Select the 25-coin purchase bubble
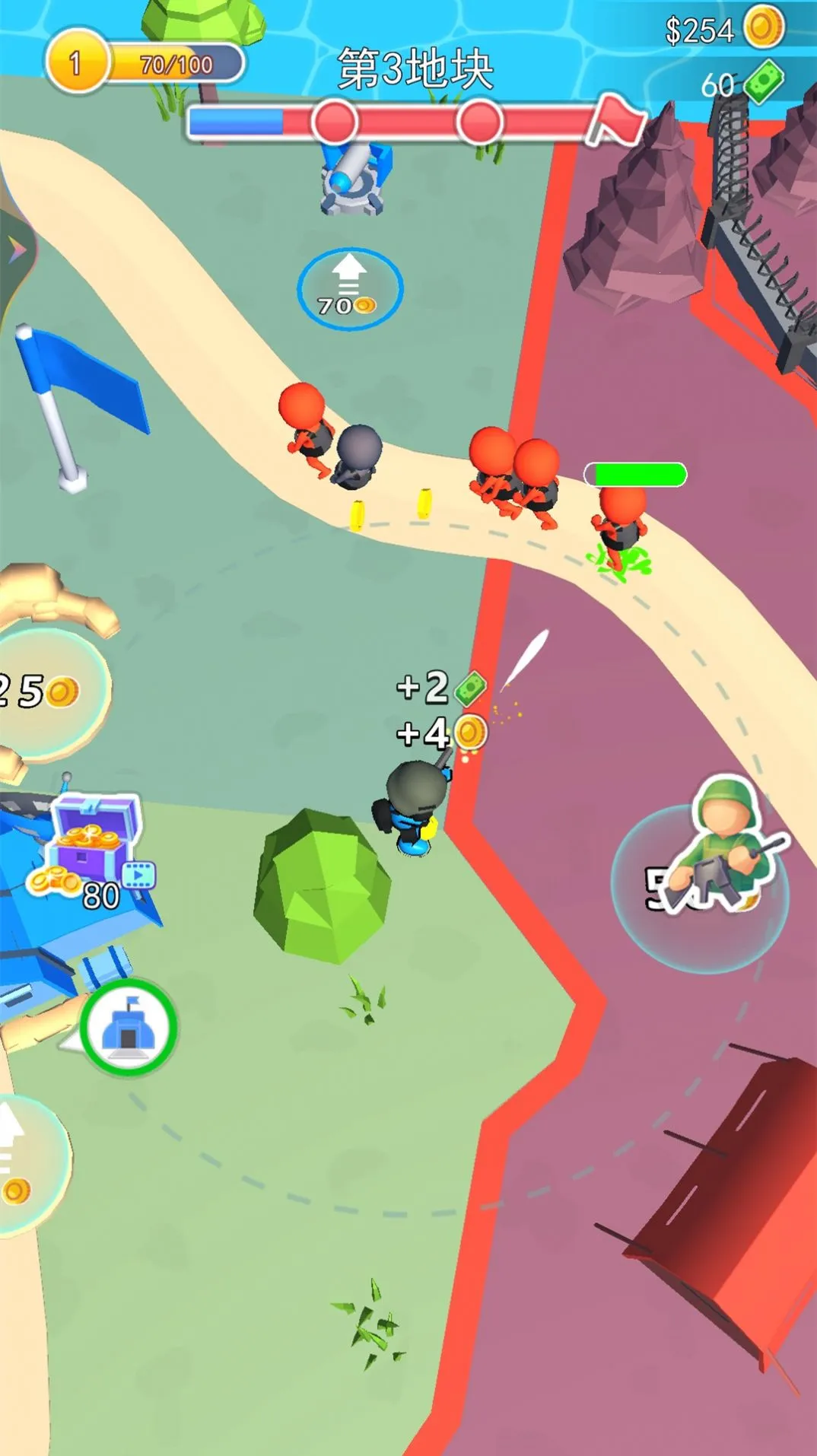Screen dimensions: 817x1456 click(47, 692)
